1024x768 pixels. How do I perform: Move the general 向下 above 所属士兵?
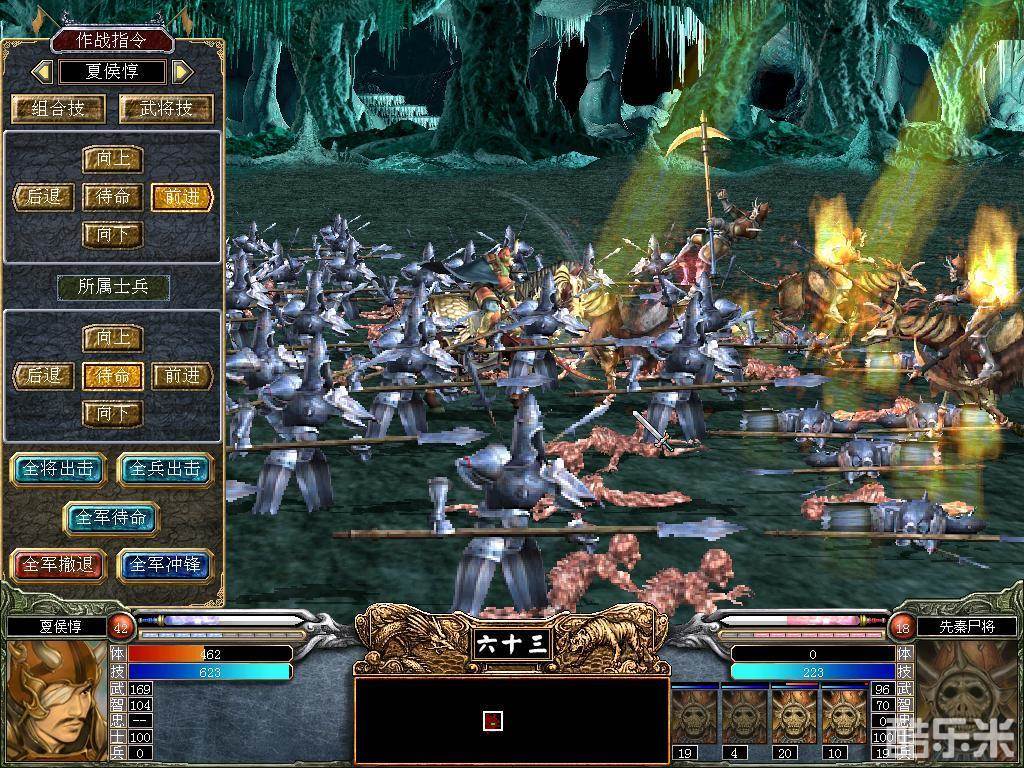tap(112, 235)
